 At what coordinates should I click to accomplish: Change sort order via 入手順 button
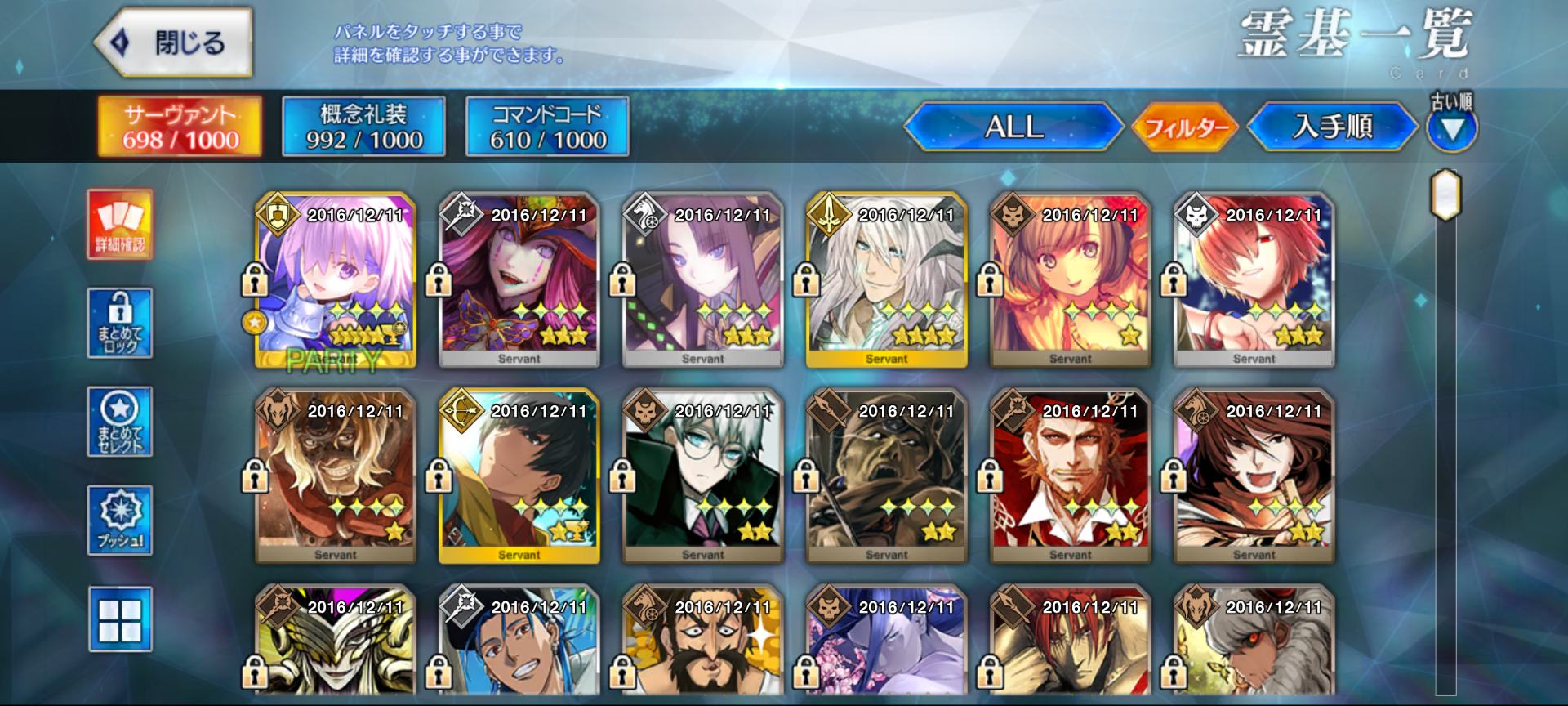1332,127
